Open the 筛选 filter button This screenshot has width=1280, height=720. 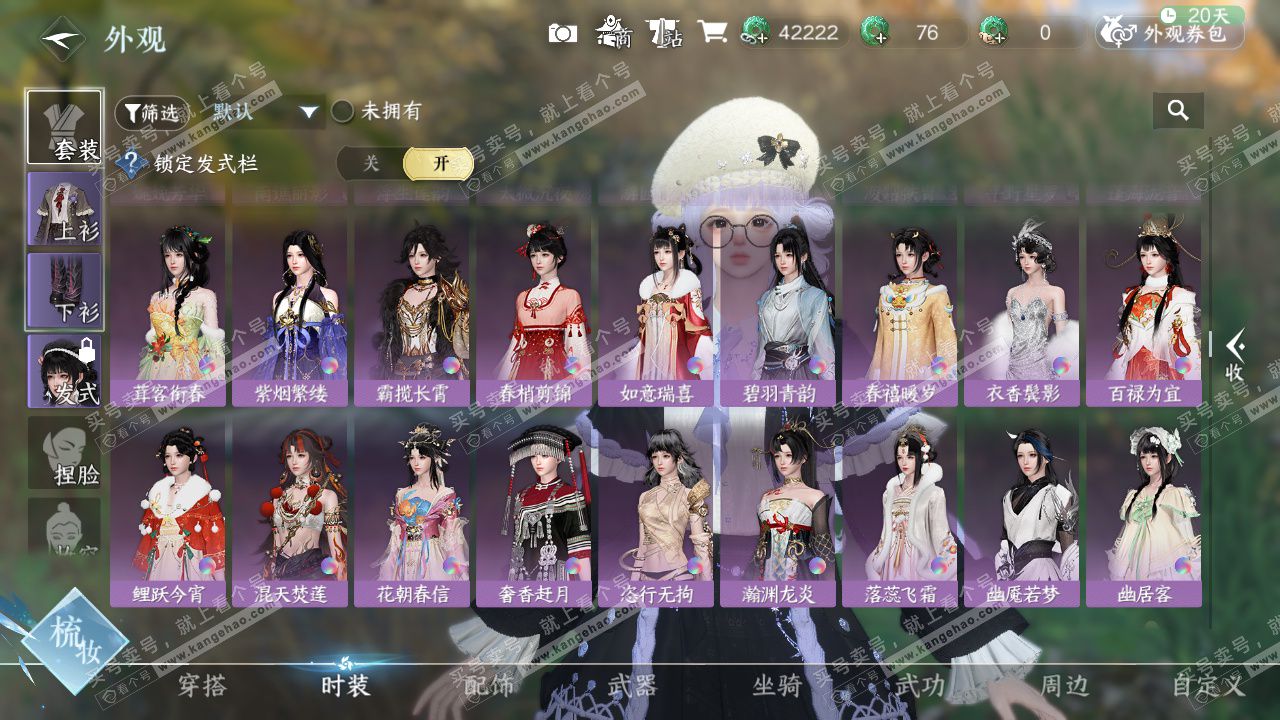point(152,112)
